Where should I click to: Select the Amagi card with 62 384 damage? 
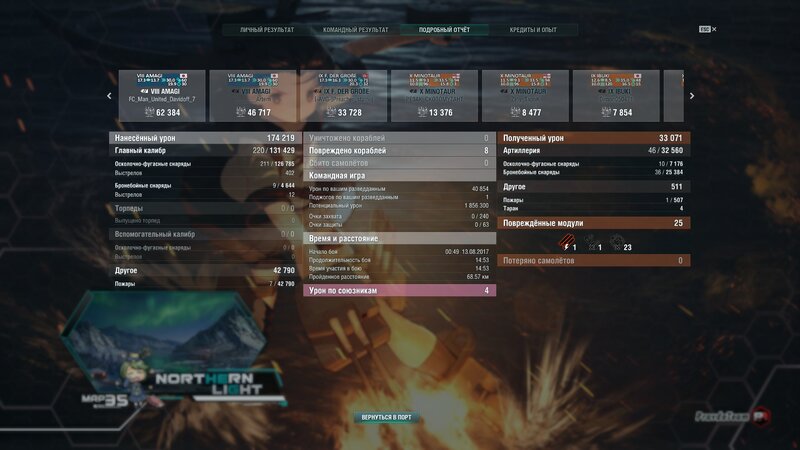[162, 96]
